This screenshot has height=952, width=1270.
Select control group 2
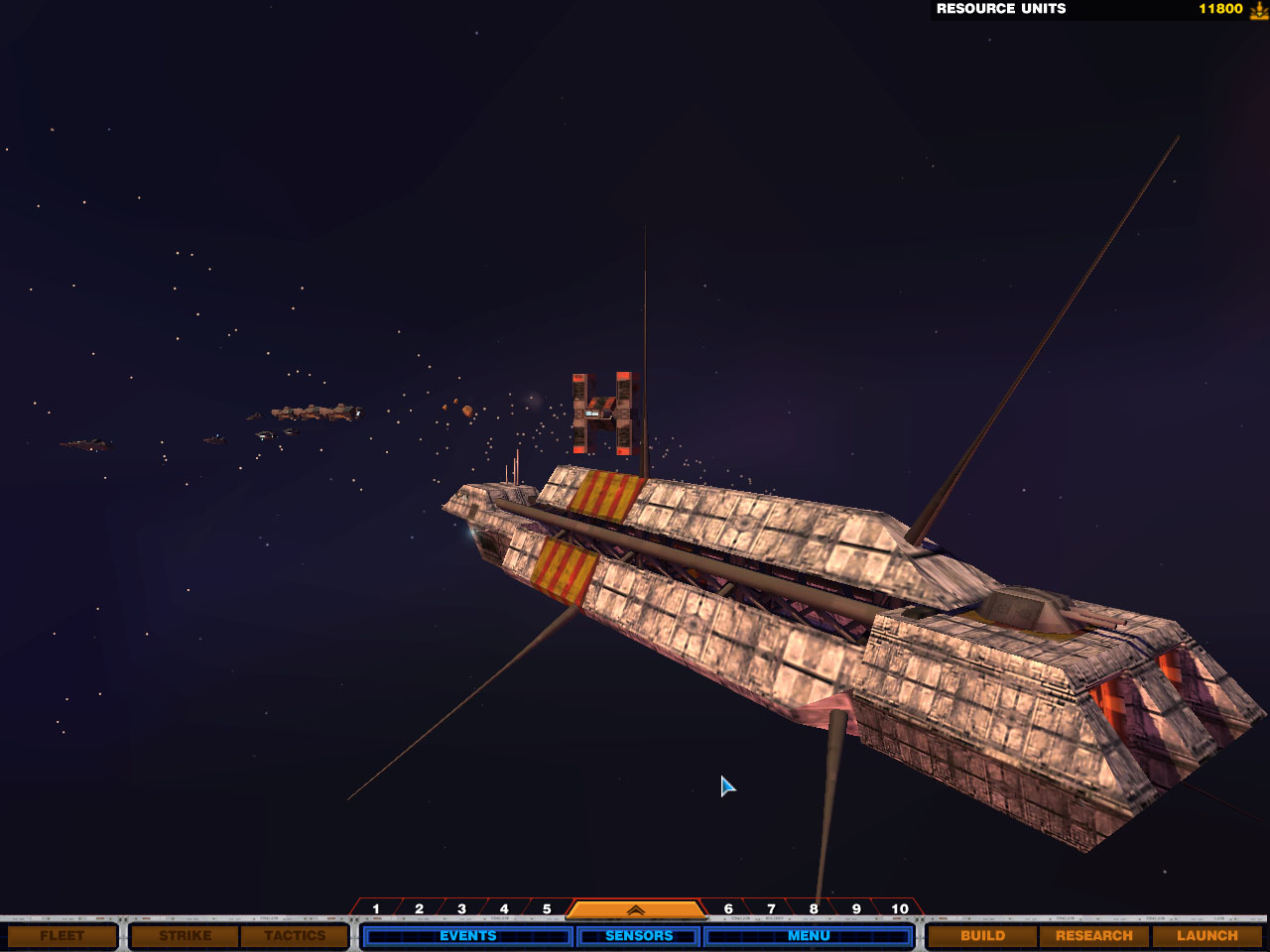pyautogui.click(x=419, y=908)
